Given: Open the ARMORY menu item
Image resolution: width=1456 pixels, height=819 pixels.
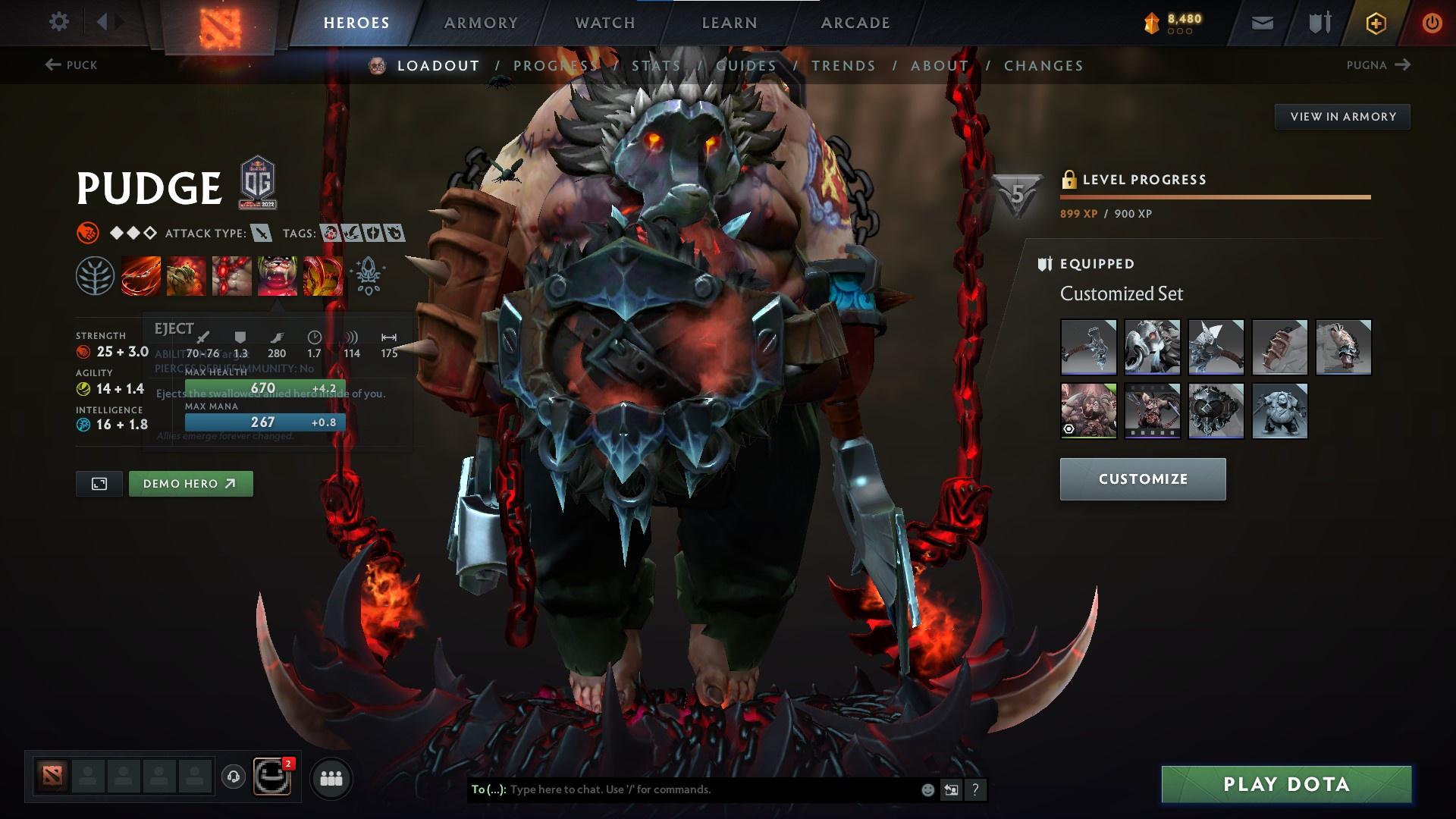Looking at the screenshot, I should [481, 22].
